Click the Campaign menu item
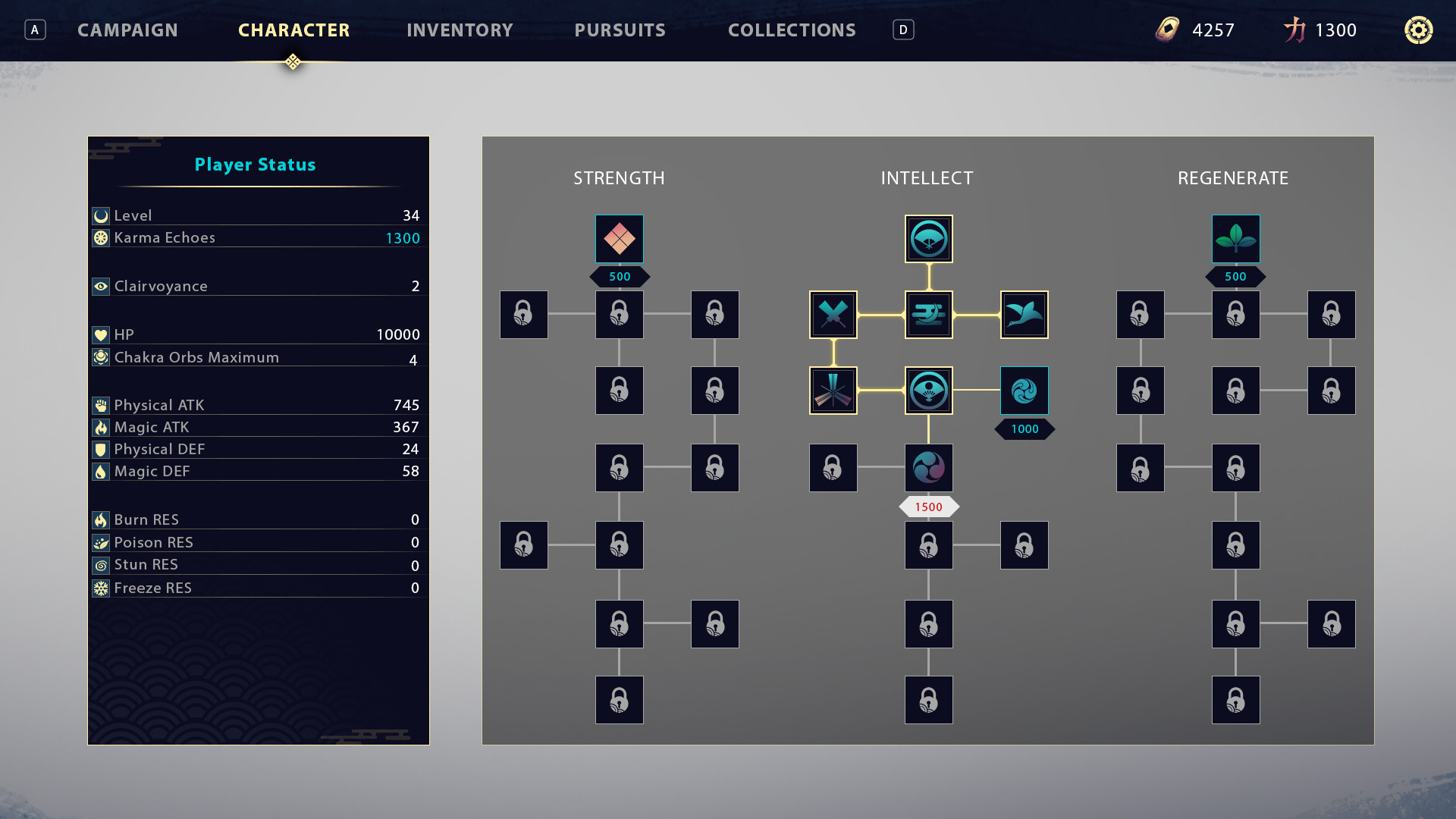 click(x=127, y=30)
